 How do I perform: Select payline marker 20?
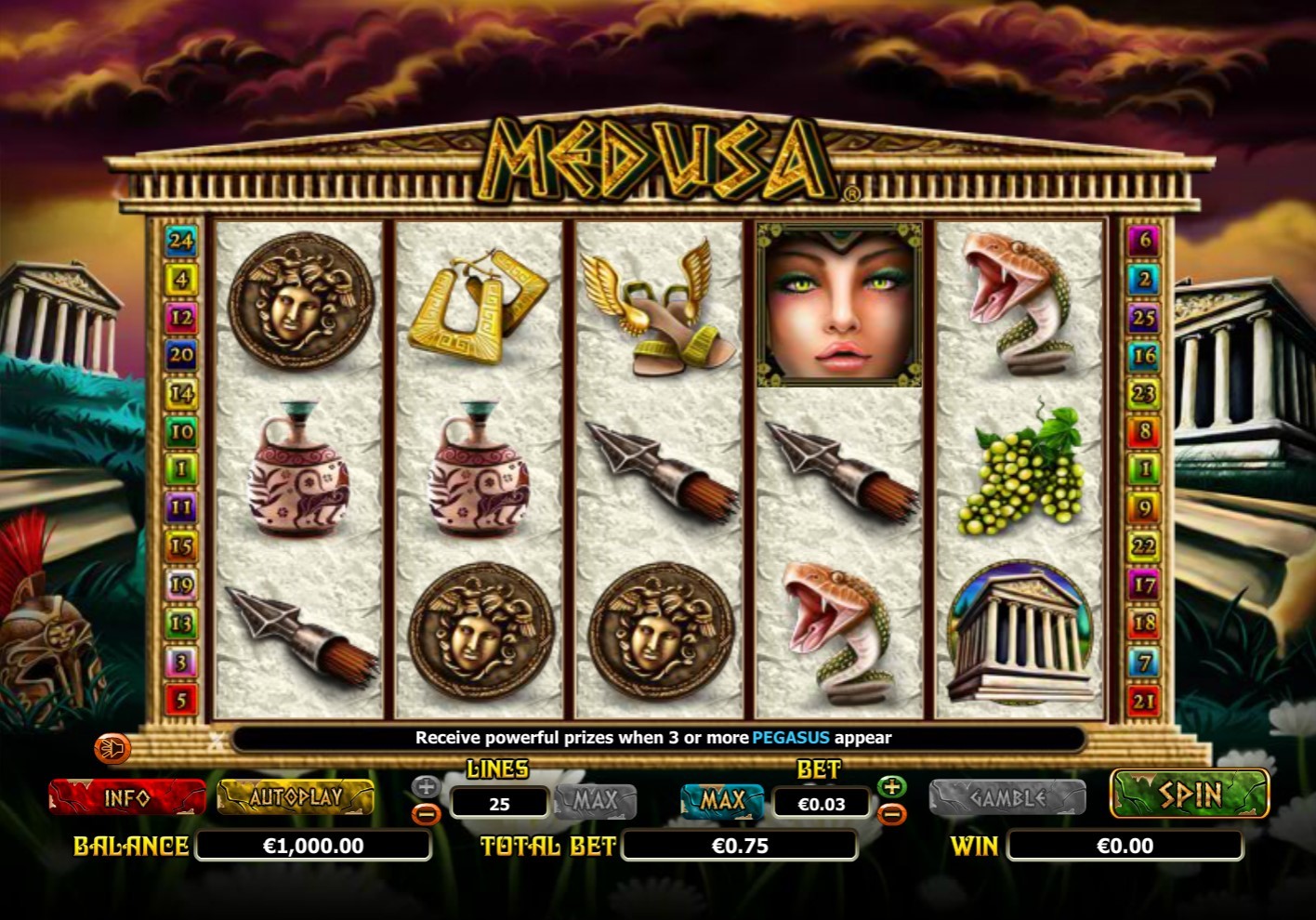pos(180,355)
